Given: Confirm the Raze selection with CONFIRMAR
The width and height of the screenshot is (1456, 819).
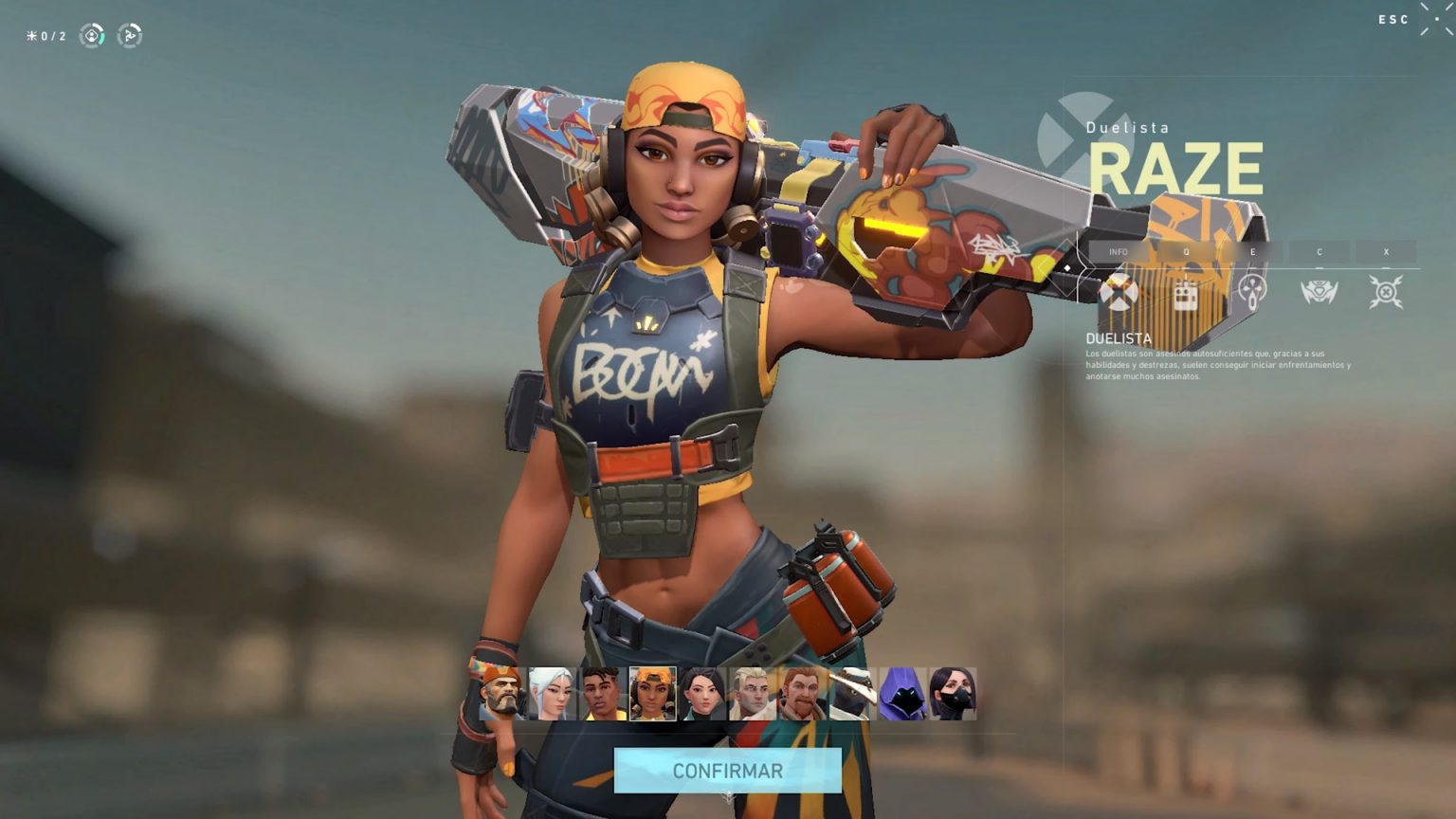Looking at the screenshot, I should pyautogui.click(x=727, y=771).
